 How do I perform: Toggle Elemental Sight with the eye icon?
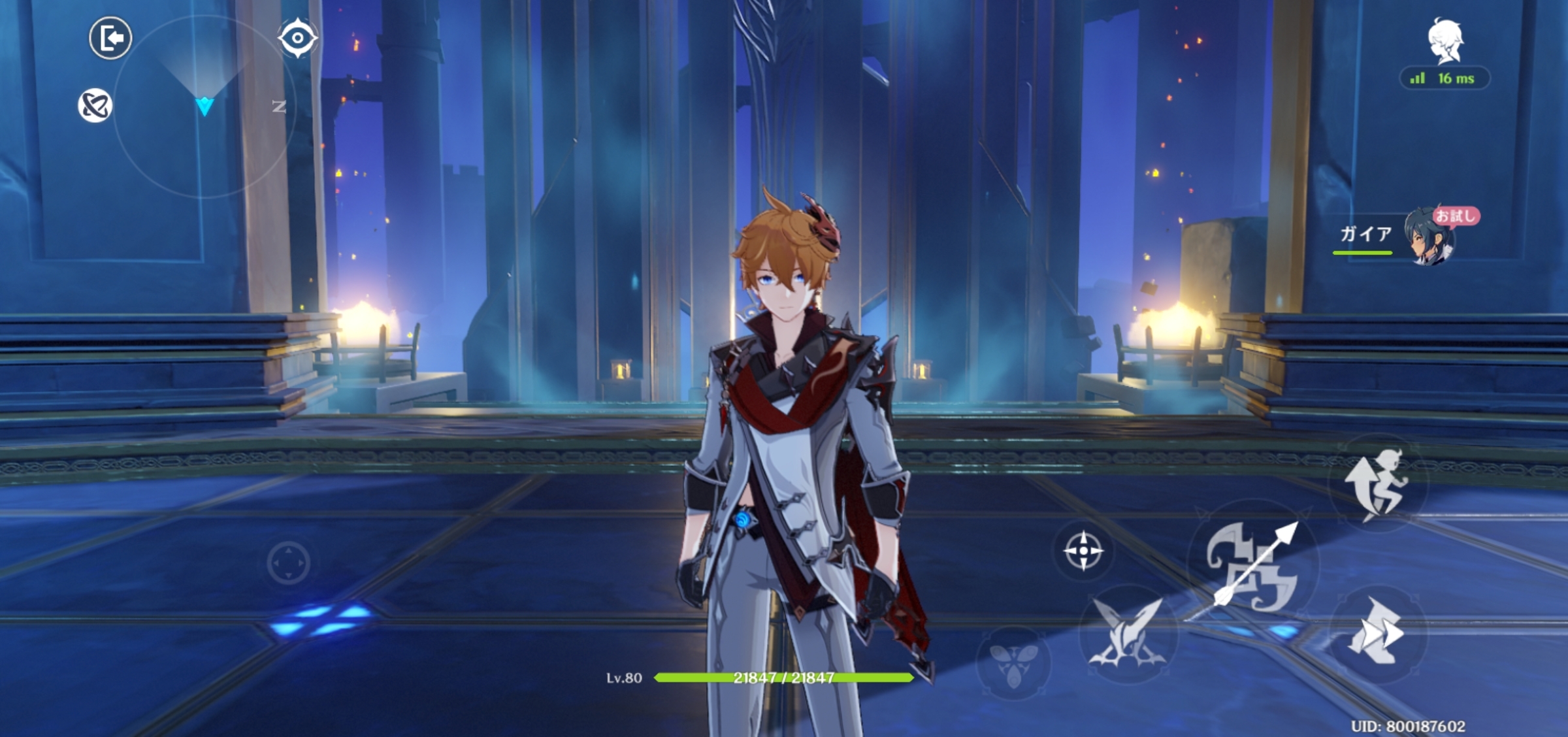point(297,39)
